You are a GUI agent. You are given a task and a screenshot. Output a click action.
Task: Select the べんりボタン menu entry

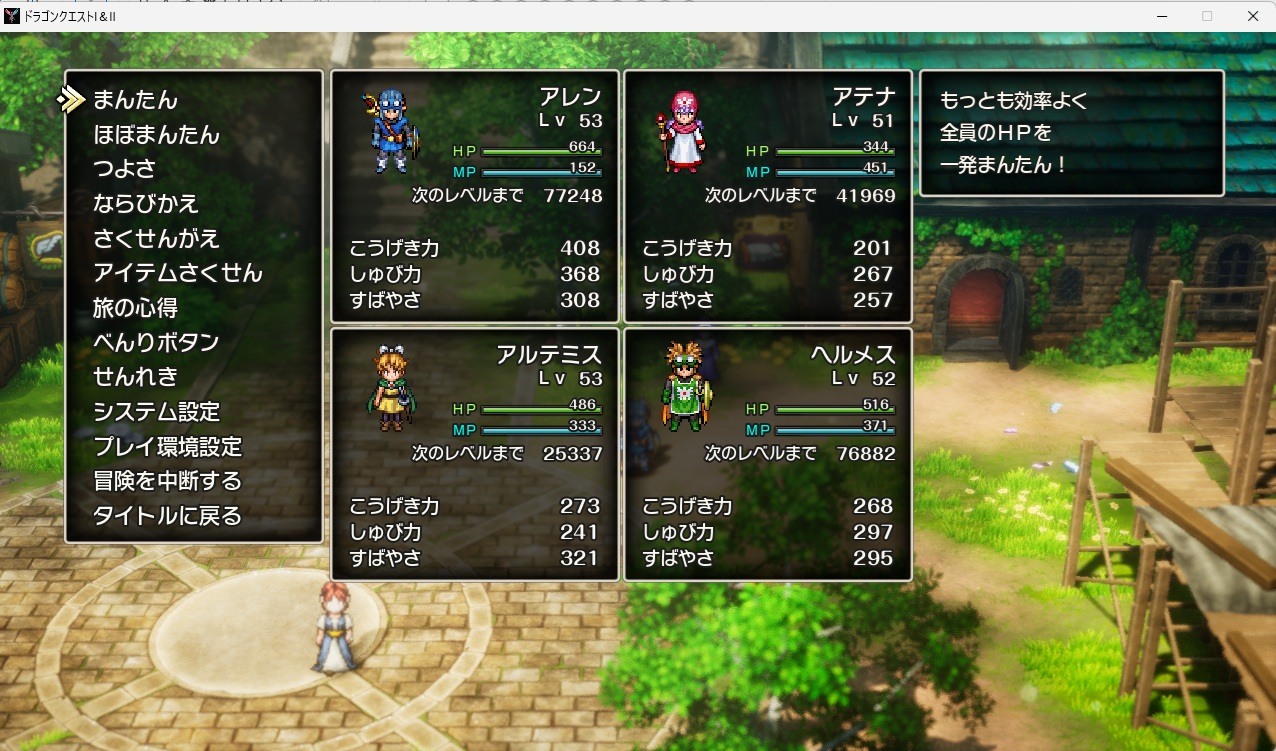pos(156,342)
